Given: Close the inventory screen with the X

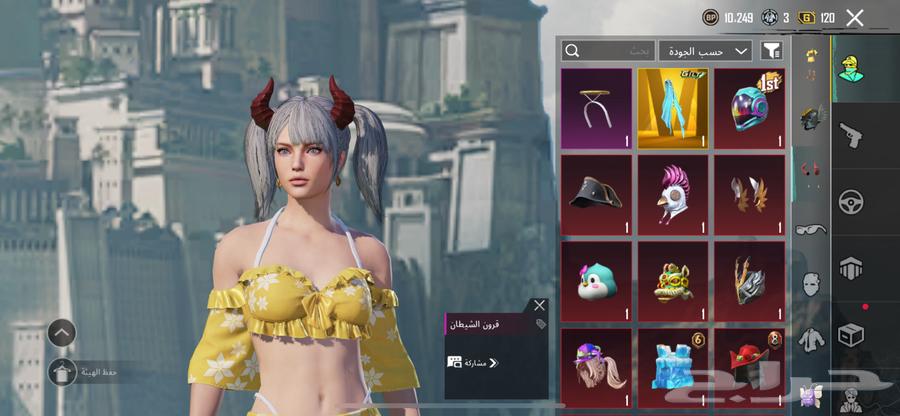Looking at the screenshot, I should pos(854,17).
